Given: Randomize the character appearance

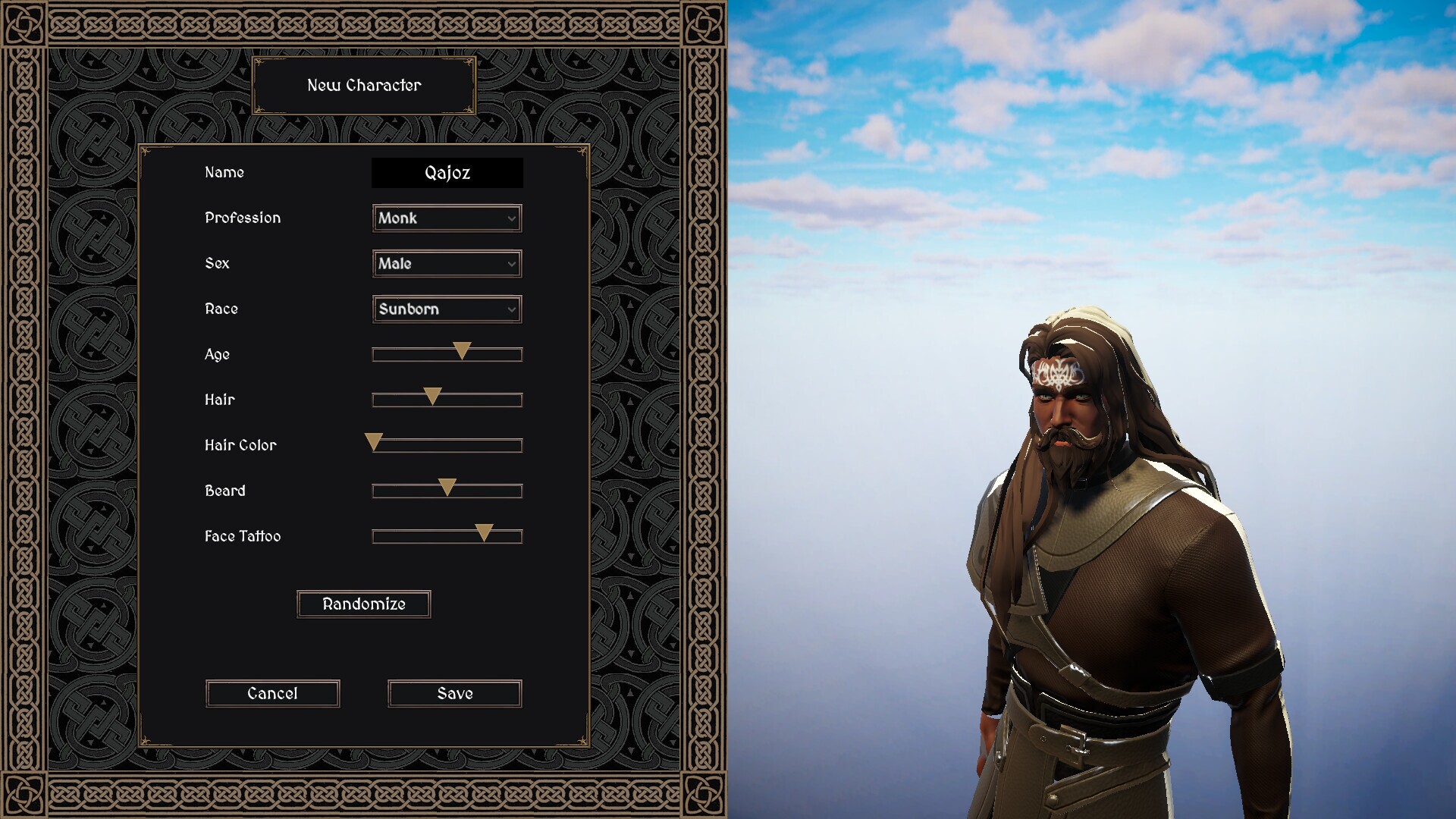Looking at the screenshot, I should tap(363, 604).
